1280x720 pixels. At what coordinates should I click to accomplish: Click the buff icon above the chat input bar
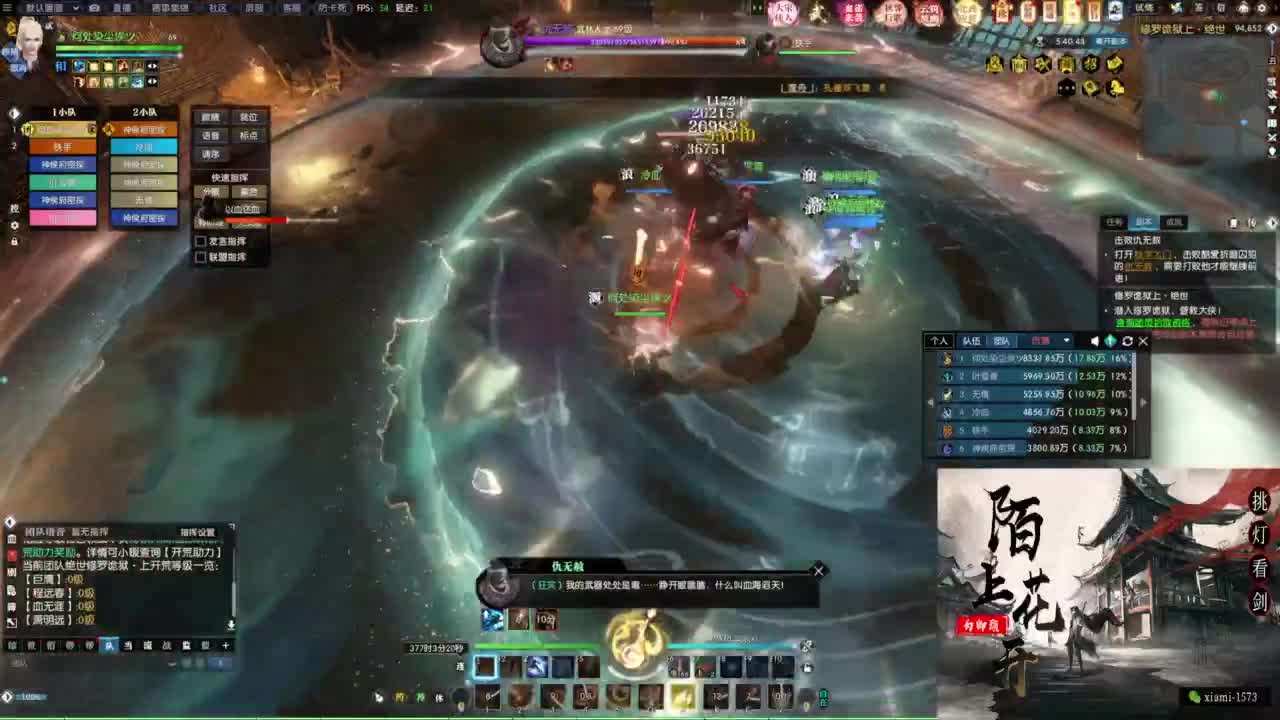(x=490, y=619)
